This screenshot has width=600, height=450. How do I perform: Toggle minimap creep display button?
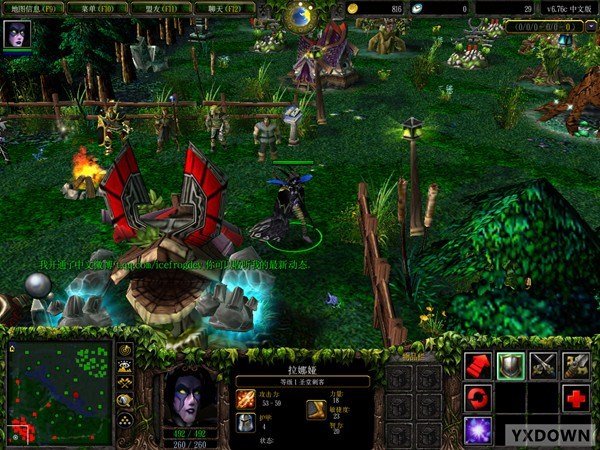pyautogui.click(x=126, y=400)
